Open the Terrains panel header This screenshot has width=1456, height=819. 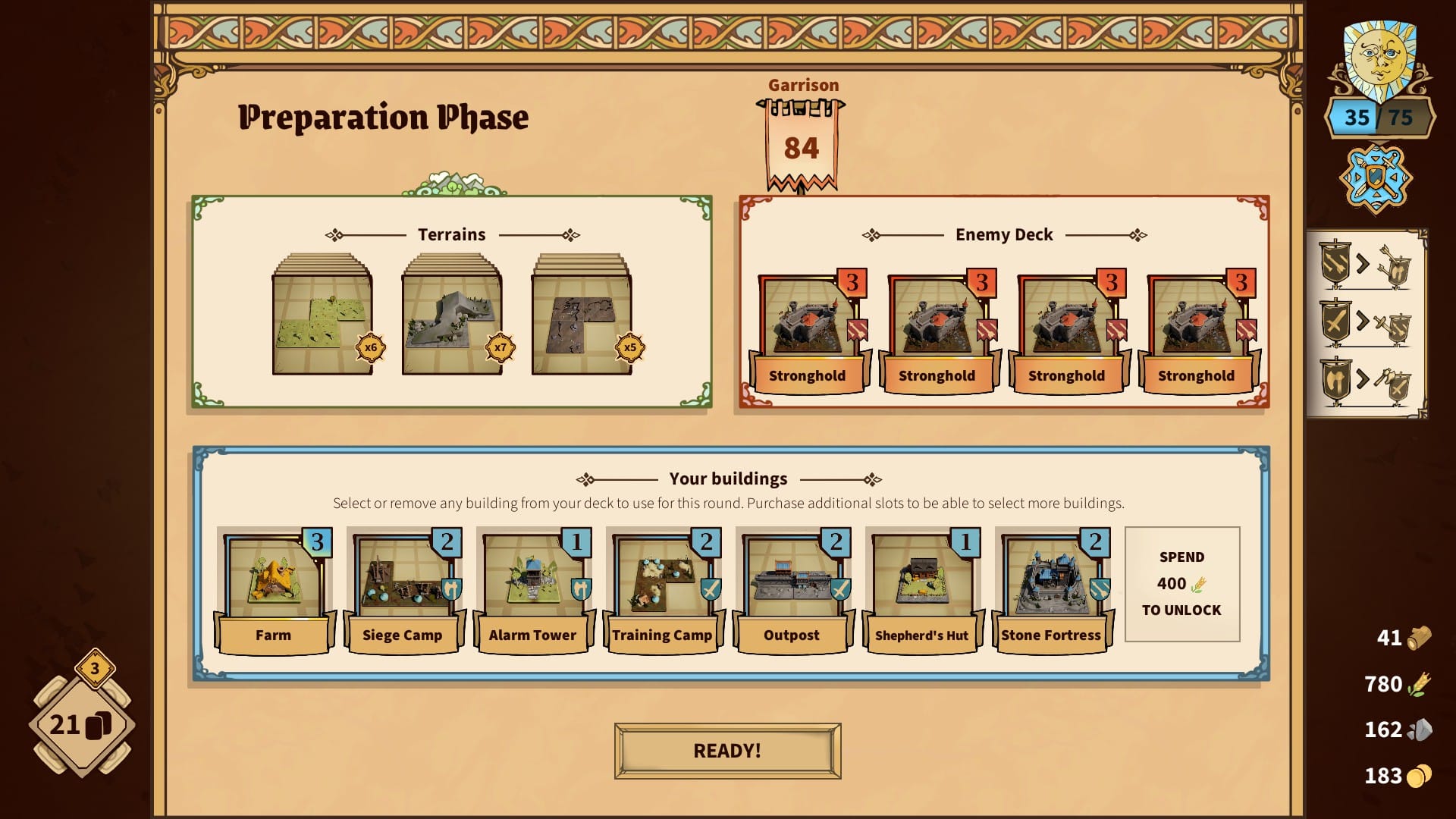(x=451, y=234)
